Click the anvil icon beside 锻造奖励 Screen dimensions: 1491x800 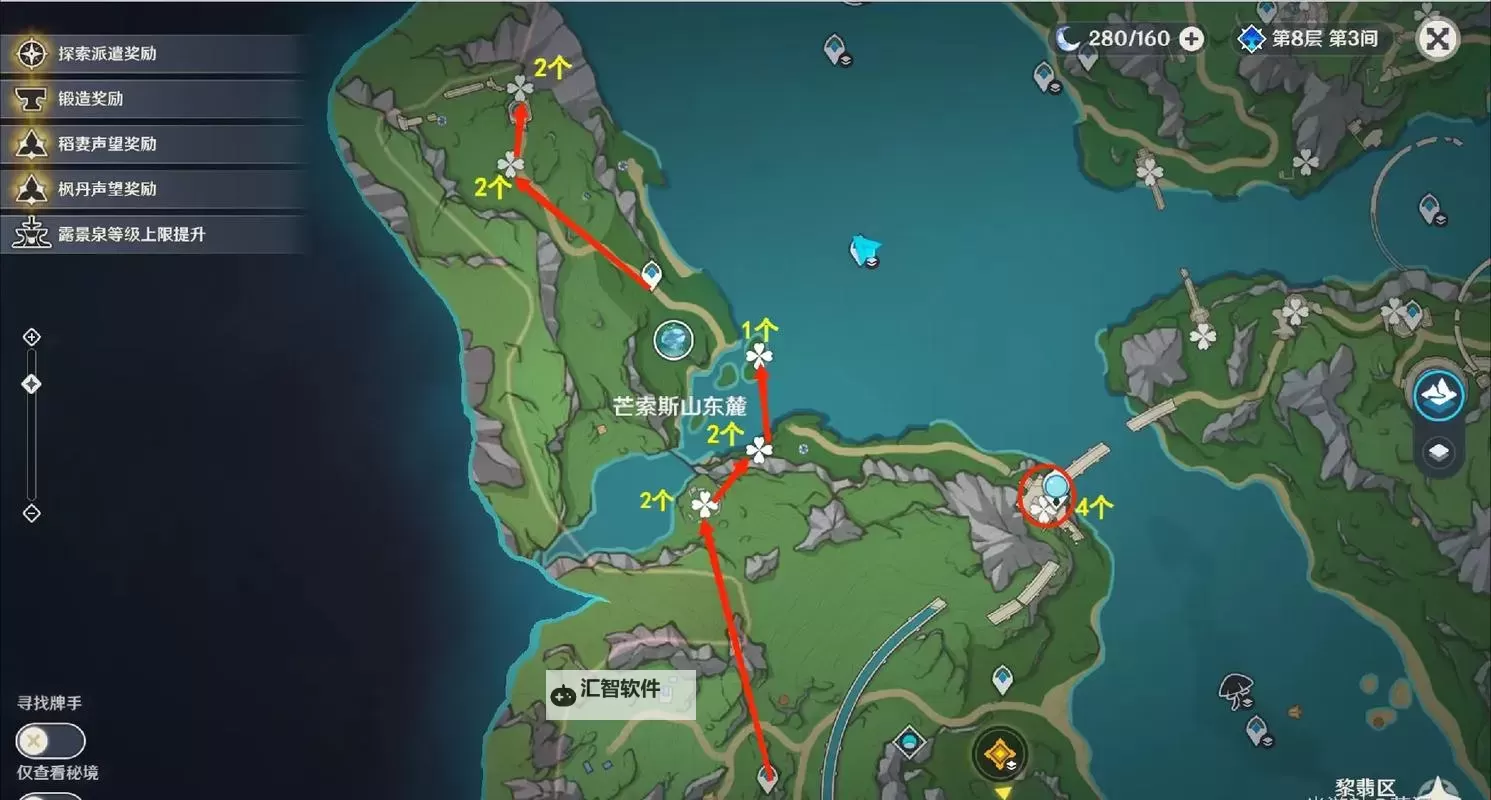click(x=33, y=99)
